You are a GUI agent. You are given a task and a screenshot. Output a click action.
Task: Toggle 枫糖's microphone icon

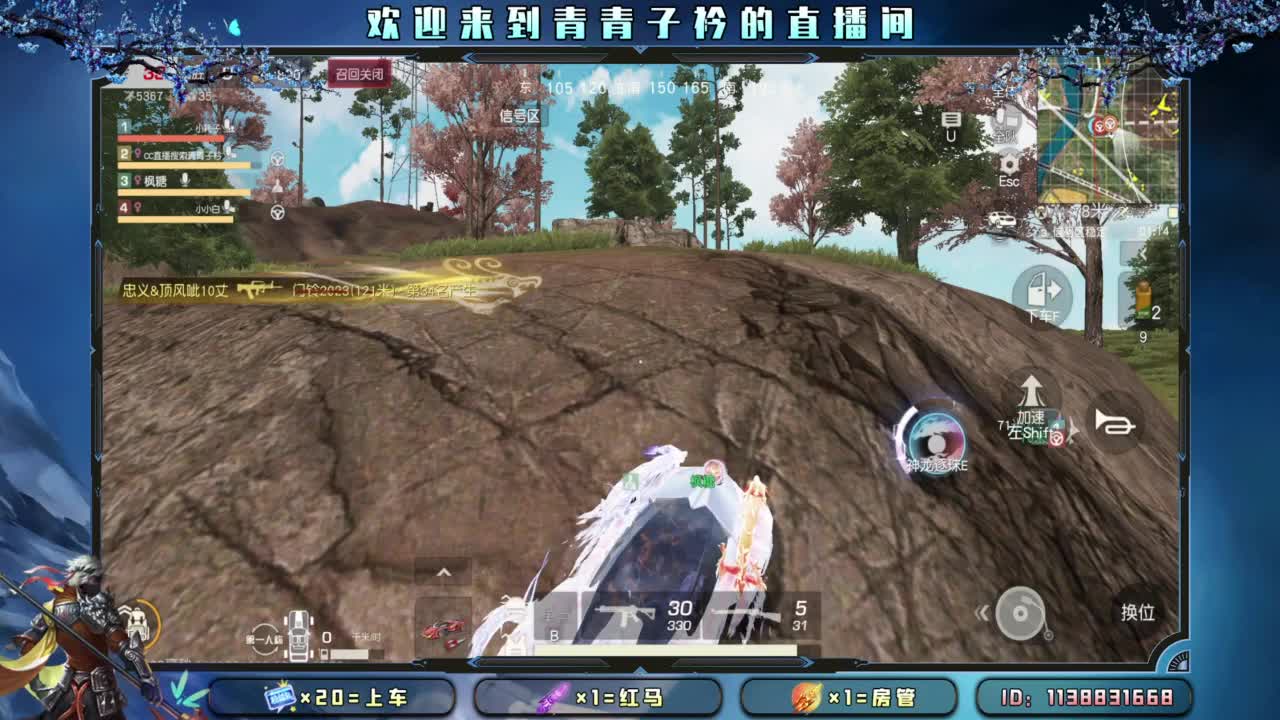[x=186, y=180]
